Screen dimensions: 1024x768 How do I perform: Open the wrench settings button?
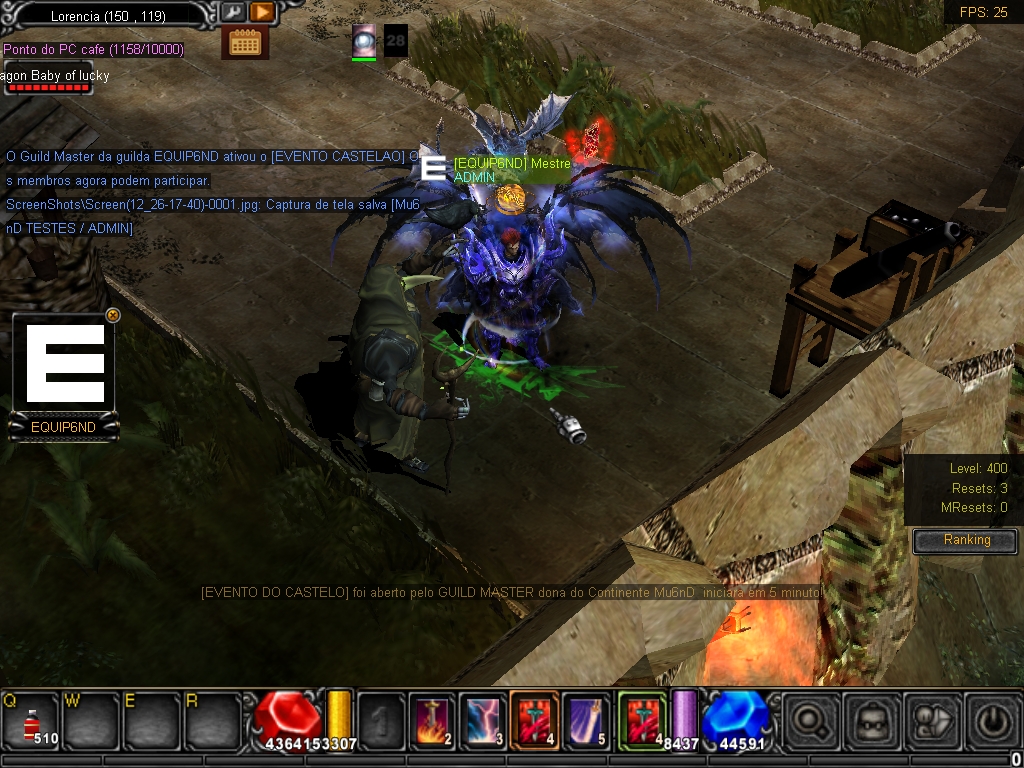tap(233, 12)
